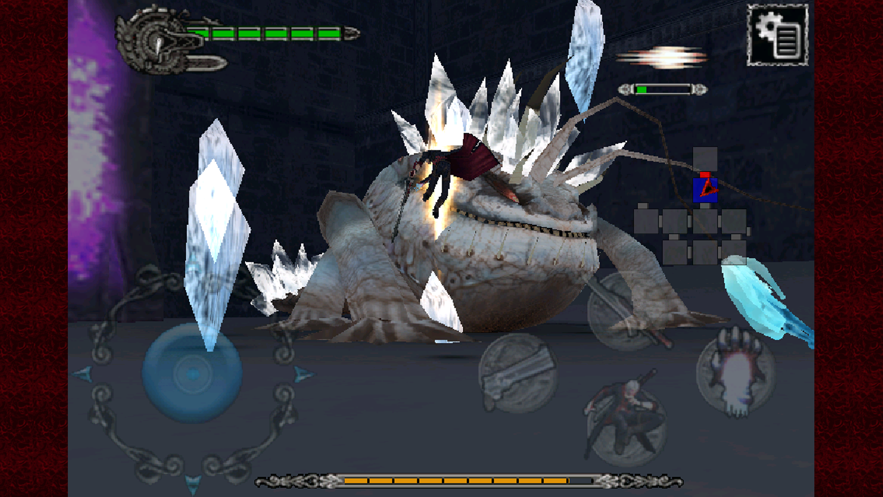The width and height of the screenshot is (883, 497).
Task: Tap the jump button with Nero
Action: [624, 421]
